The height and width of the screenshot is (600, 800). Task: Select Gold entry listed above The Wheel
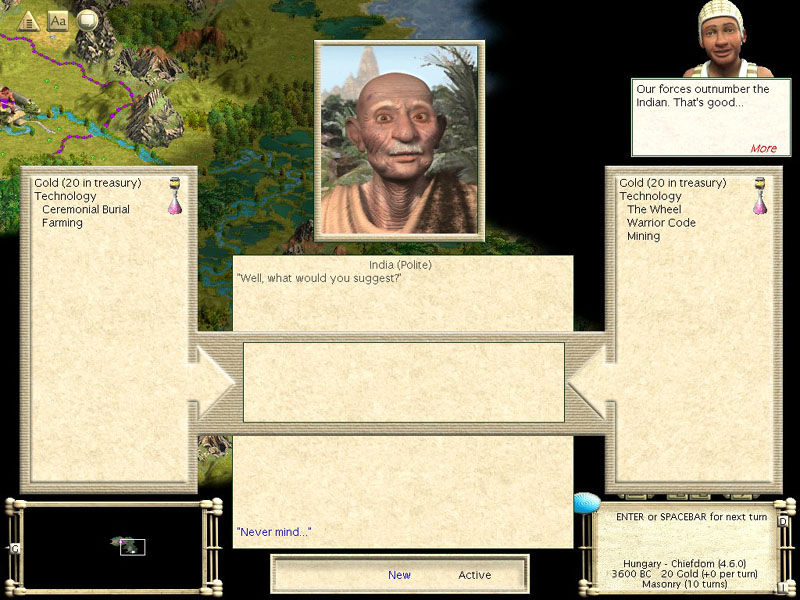(672, 183)
